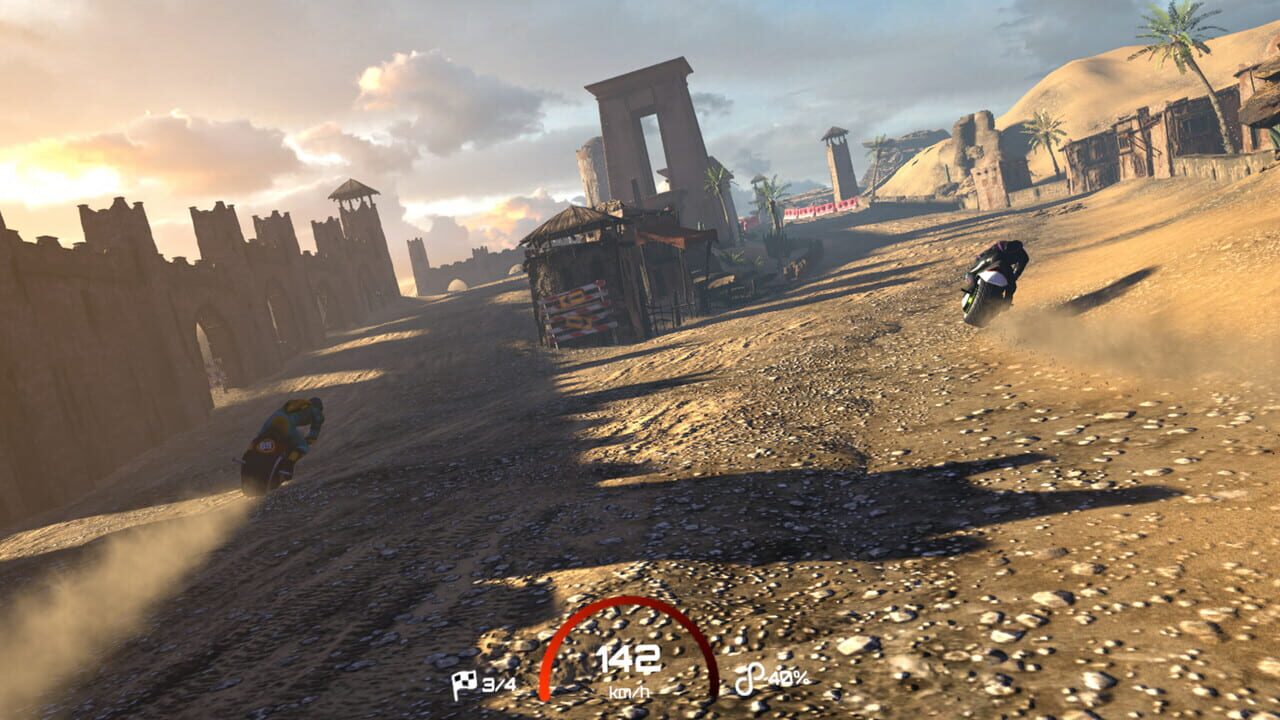Toggle the progress percentage indicator
Image resolution: width=1280 pixels, height=720 pixels.
(770, 677)
